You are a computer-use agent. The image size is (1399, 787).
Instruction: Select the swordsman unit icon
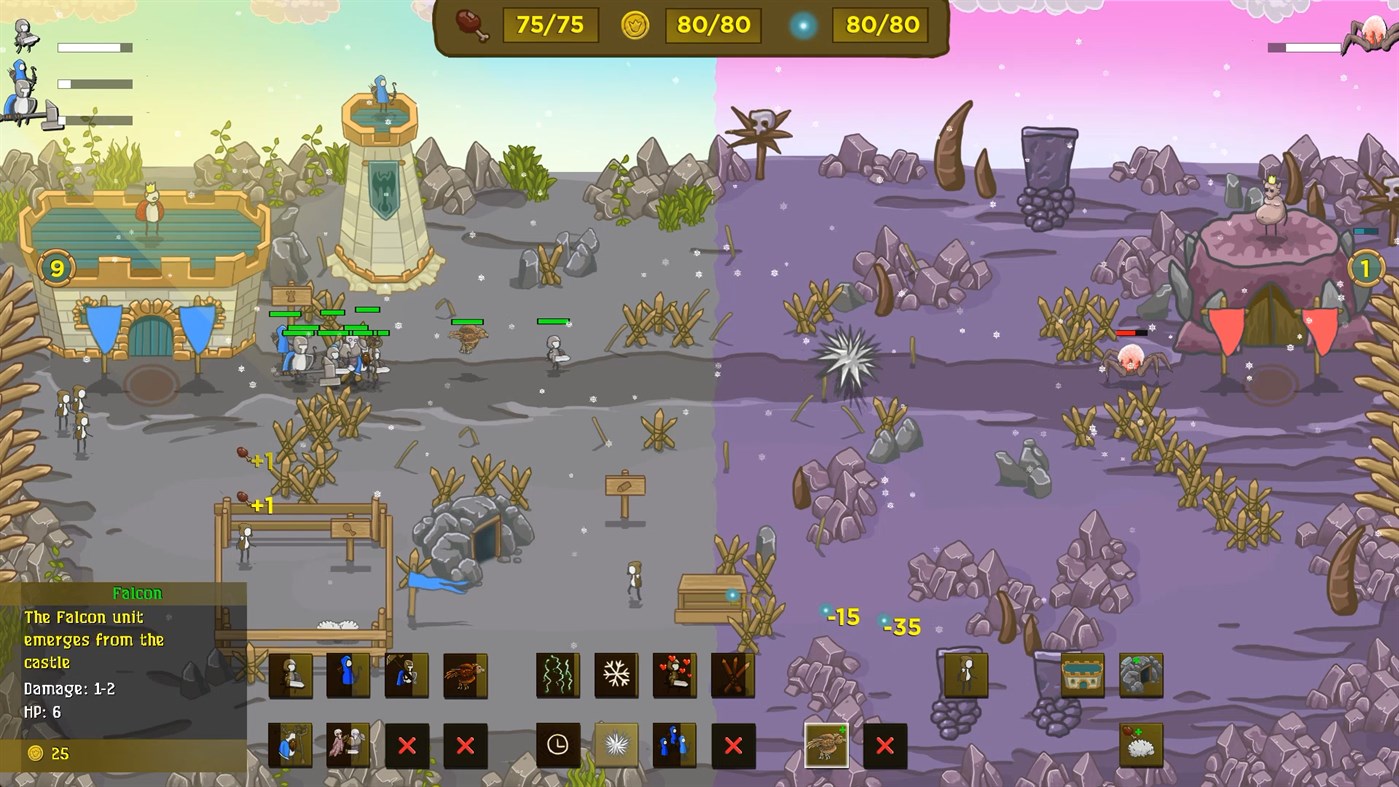point(289,675)
